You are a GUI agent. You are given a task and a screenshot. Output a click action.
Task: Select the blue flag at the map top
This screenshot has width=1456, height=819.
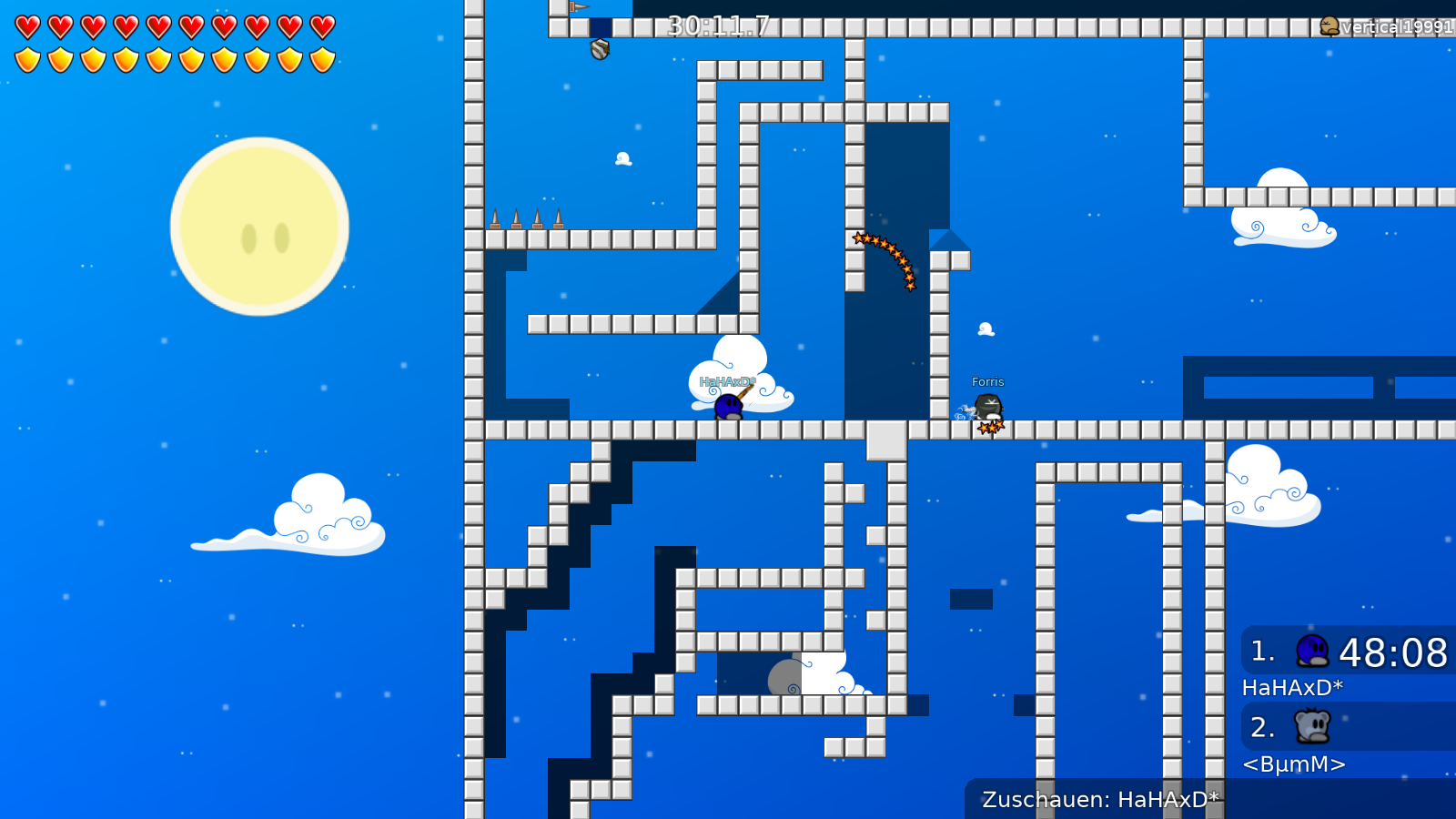tap(577, 9)
